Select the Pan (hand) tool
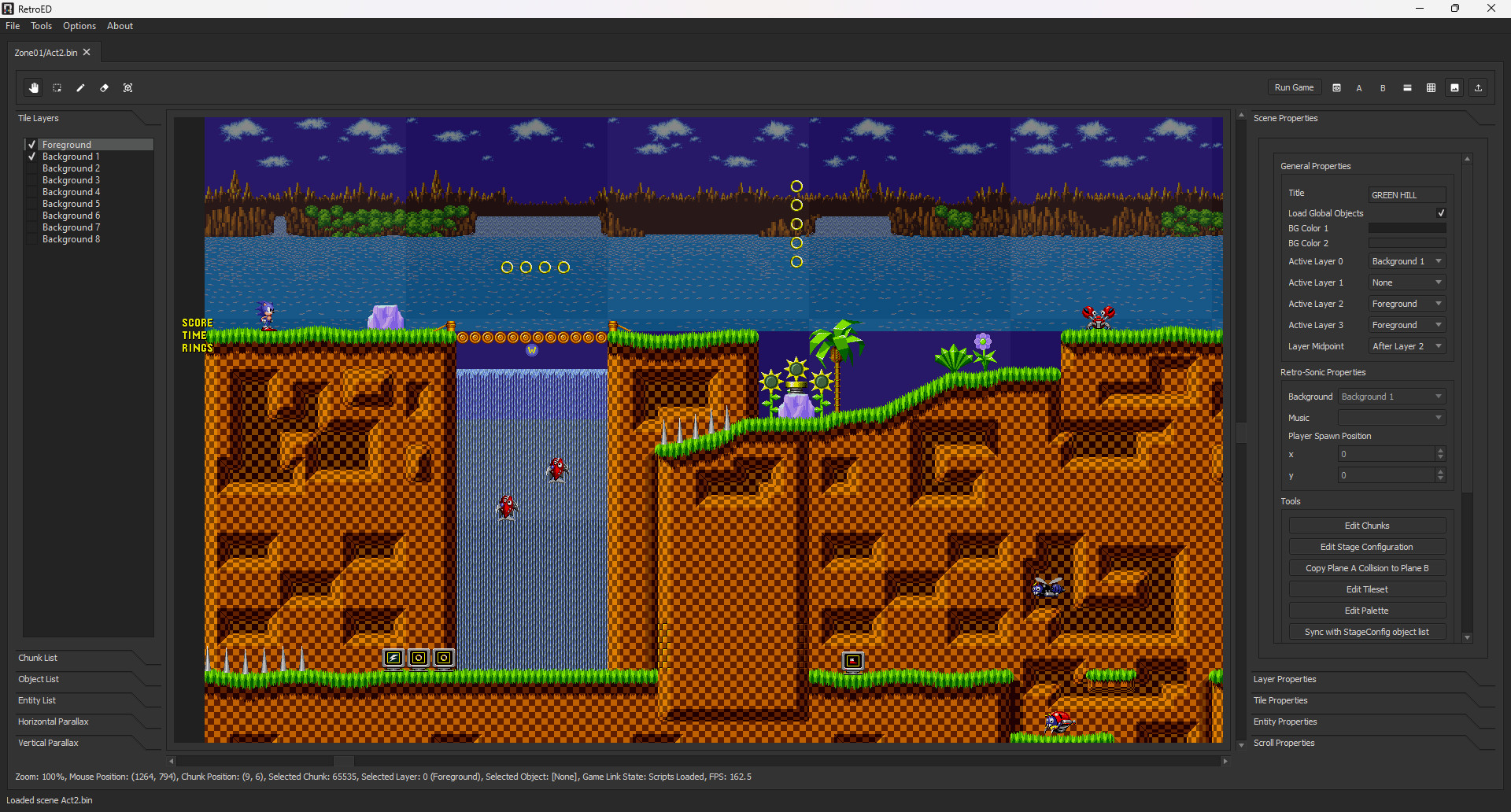Screen dimensions: 1511x812 (34, 87)
